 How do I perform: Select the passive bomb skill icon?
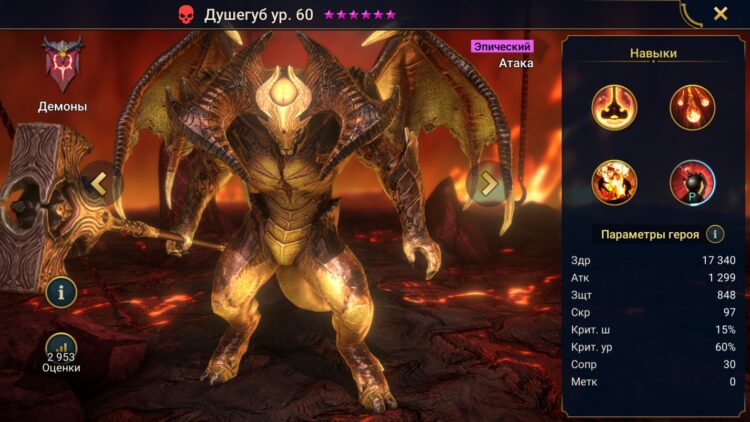[691, 182]
